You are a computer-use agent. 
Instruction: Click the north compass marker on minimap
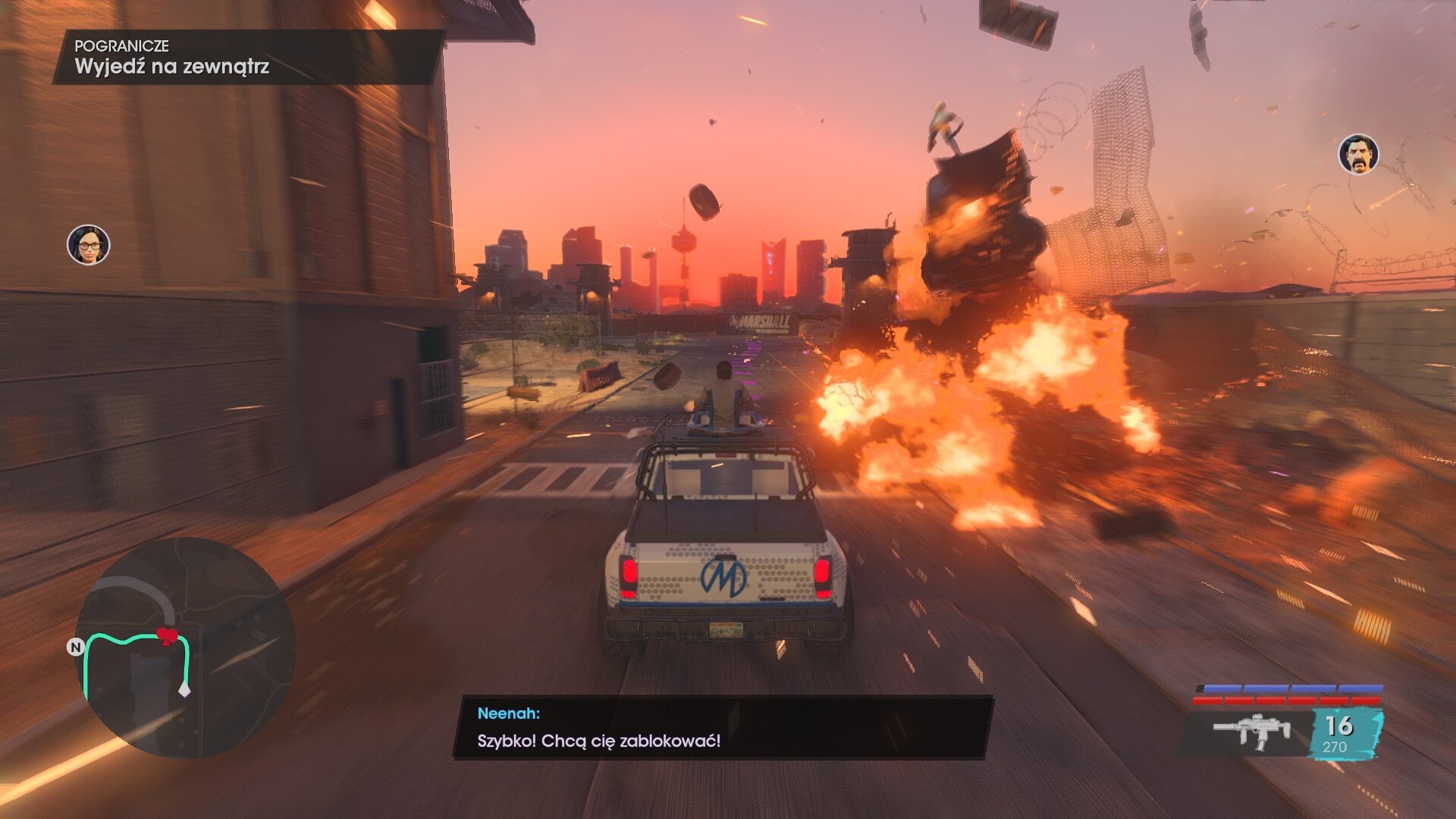coord(75,647)
